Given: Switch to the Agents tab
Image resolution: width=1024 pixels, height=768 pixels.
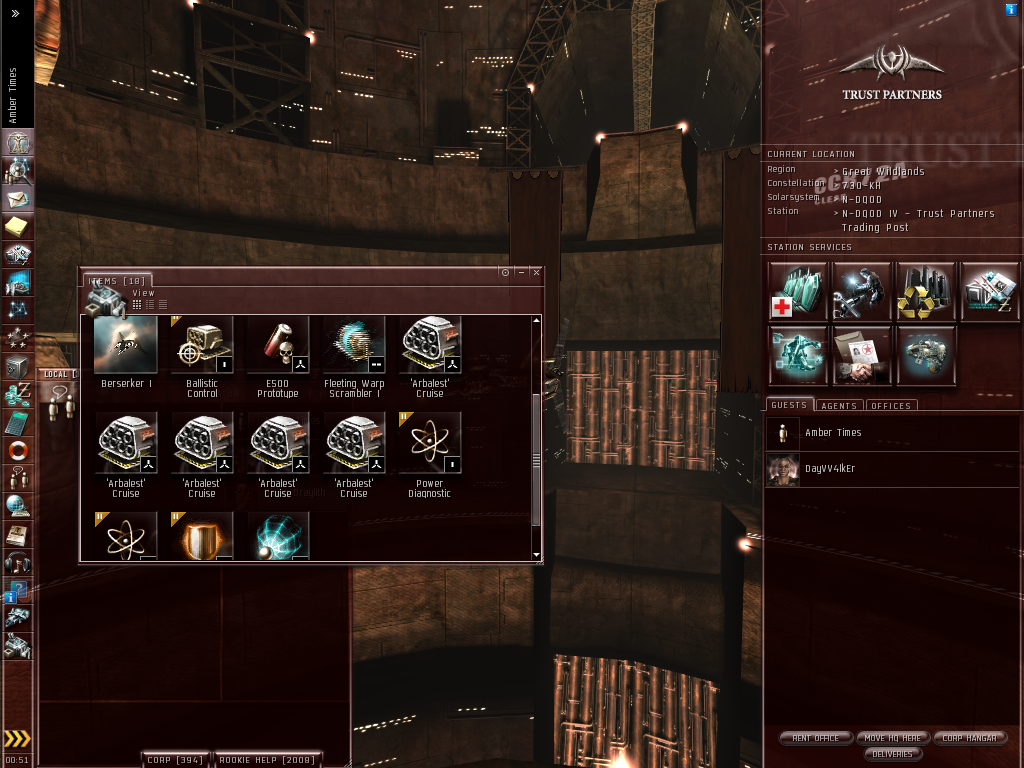Looking at the screenshot, I should 838,406.
